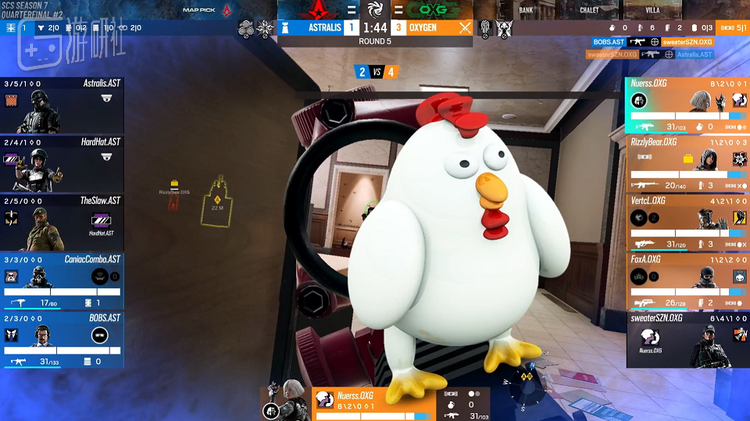Select the RizzlyBear.DXG player card
750x421 pixels.
687,164
